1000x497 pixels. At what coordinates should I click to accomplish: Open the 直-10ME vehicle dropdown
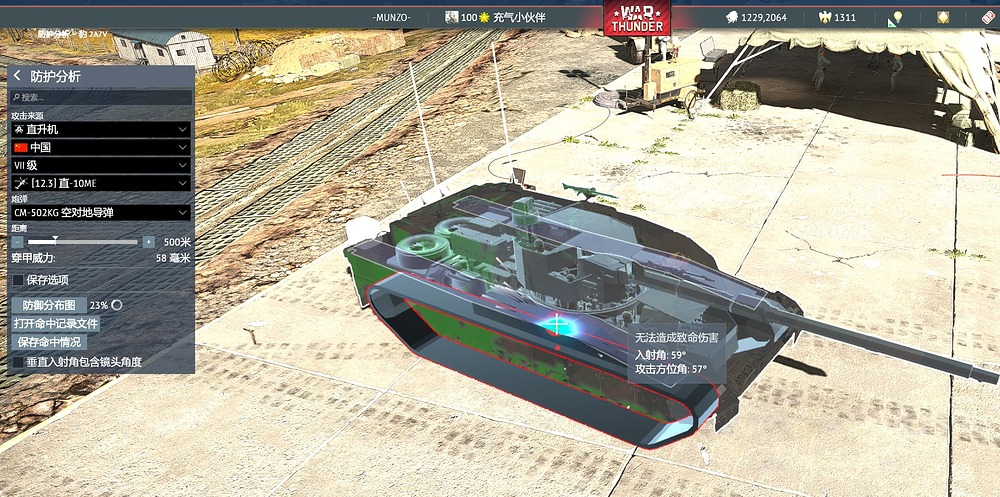click(101, 183)
